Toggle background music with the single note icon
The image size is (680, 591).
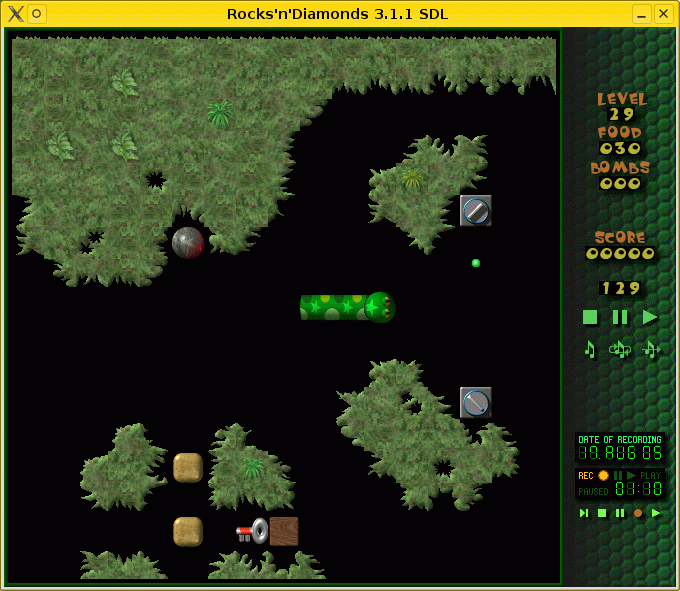pyautogui.click(x=590, y=349)
